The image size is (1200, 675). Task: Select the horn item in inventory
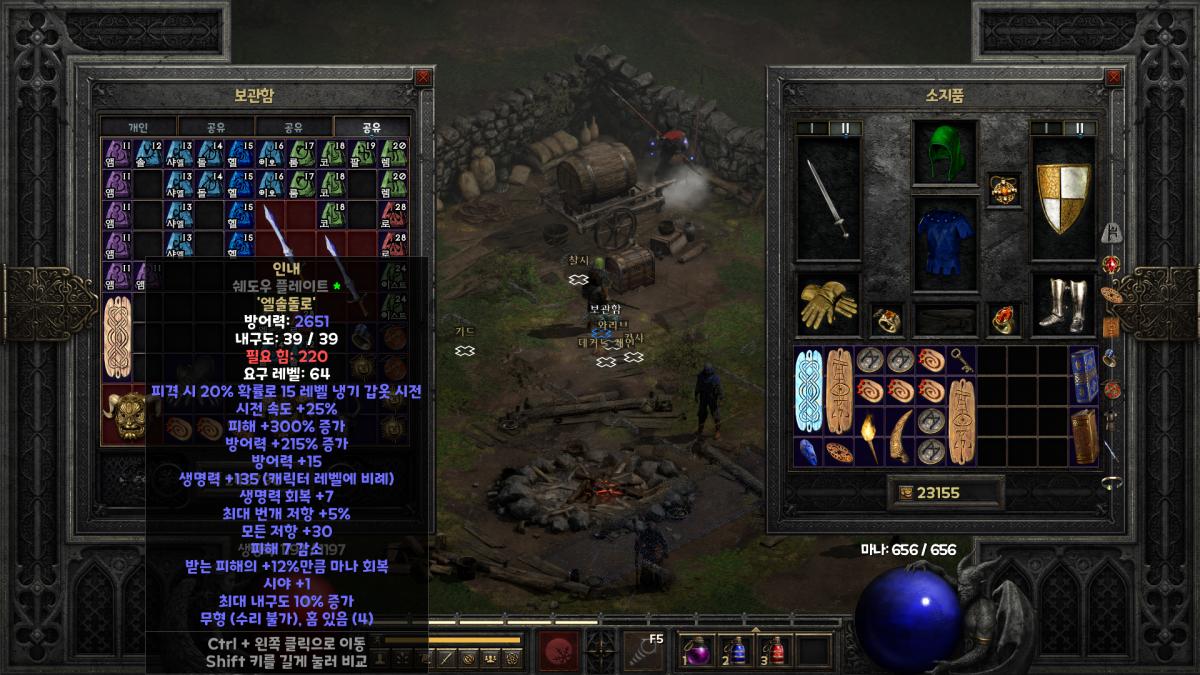click(x=901, y=437)
